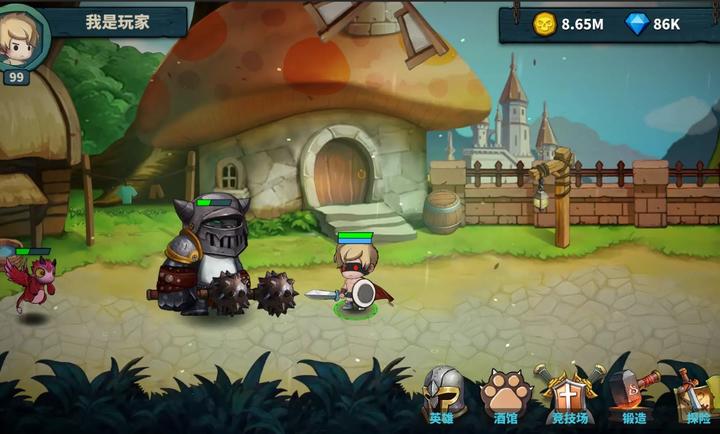Click the 我是玩家 player name banner
The image size is (720, 434).
(x=118, y=21)
